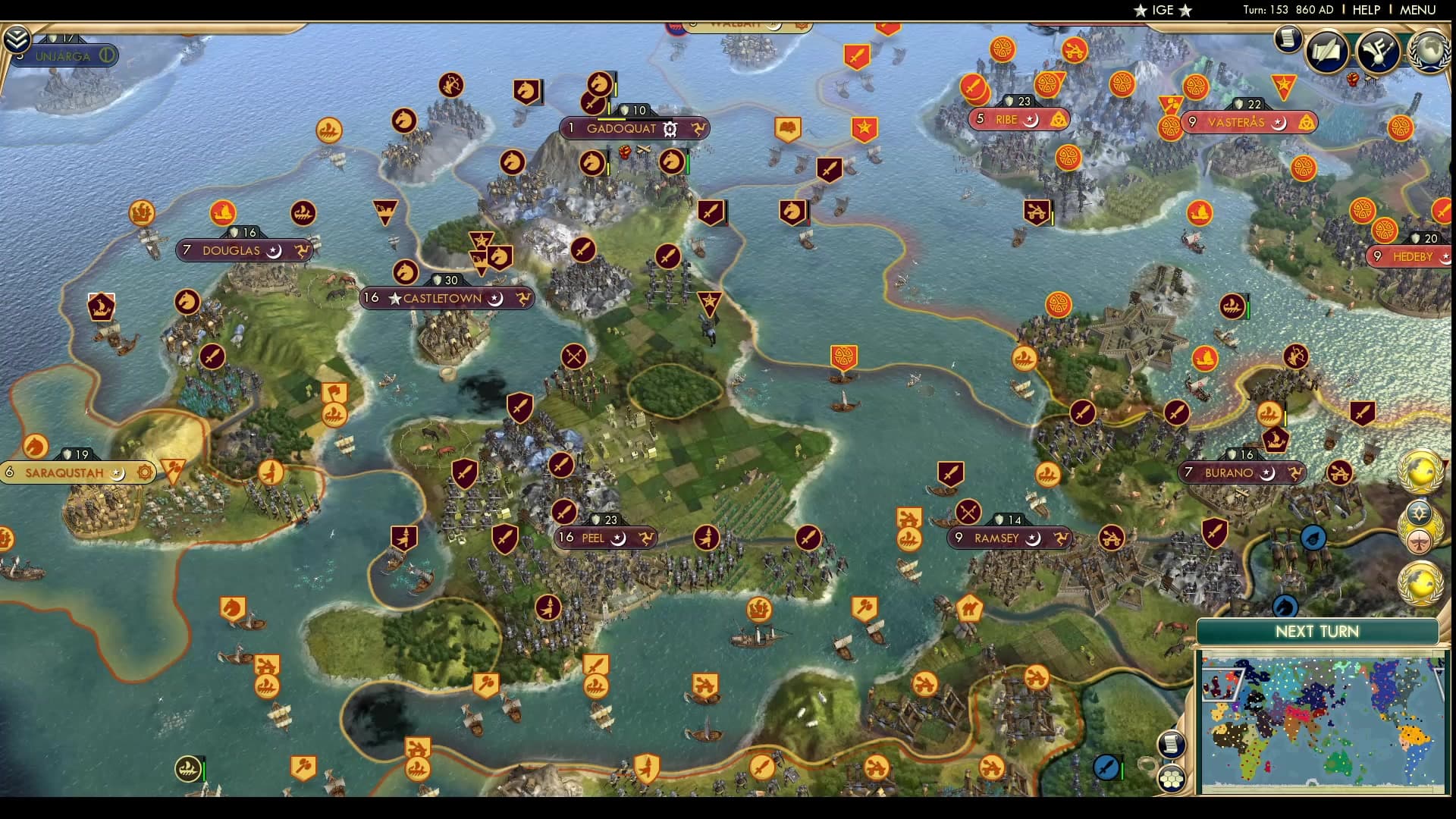Expand the Burano city banner
The image size is (1456, 819).
pyautogui.click(x=1241, y=472)
